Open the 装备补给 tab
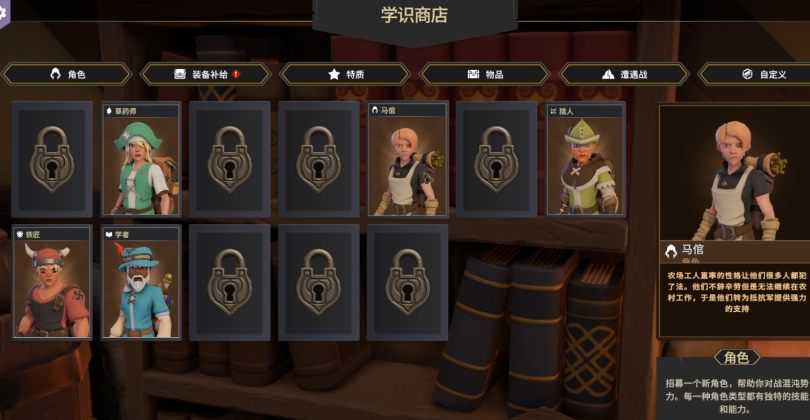 pyautogui.click(x=206, y=74)
